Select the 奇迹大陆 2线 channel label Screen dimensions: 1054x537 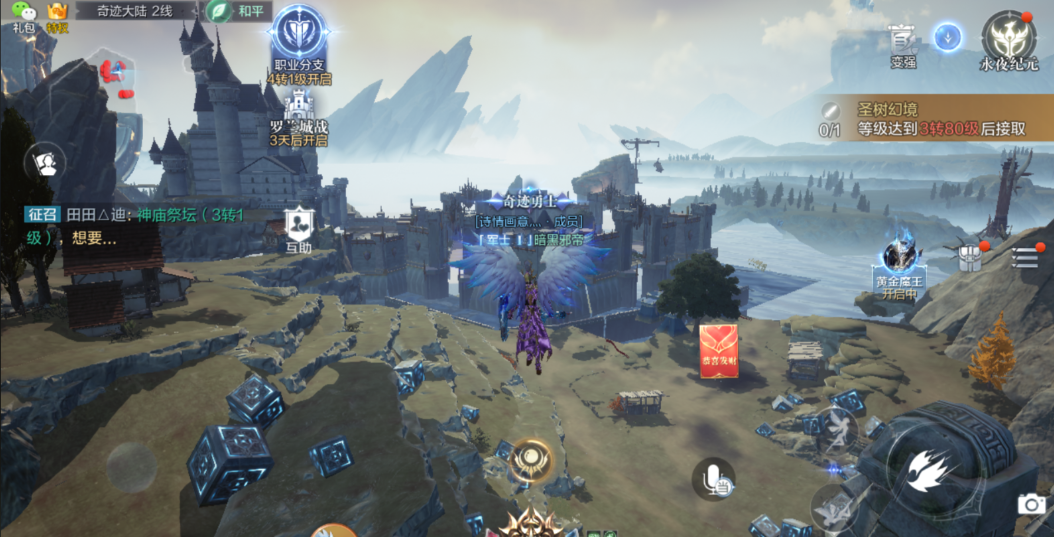click(x=135, y=11)
